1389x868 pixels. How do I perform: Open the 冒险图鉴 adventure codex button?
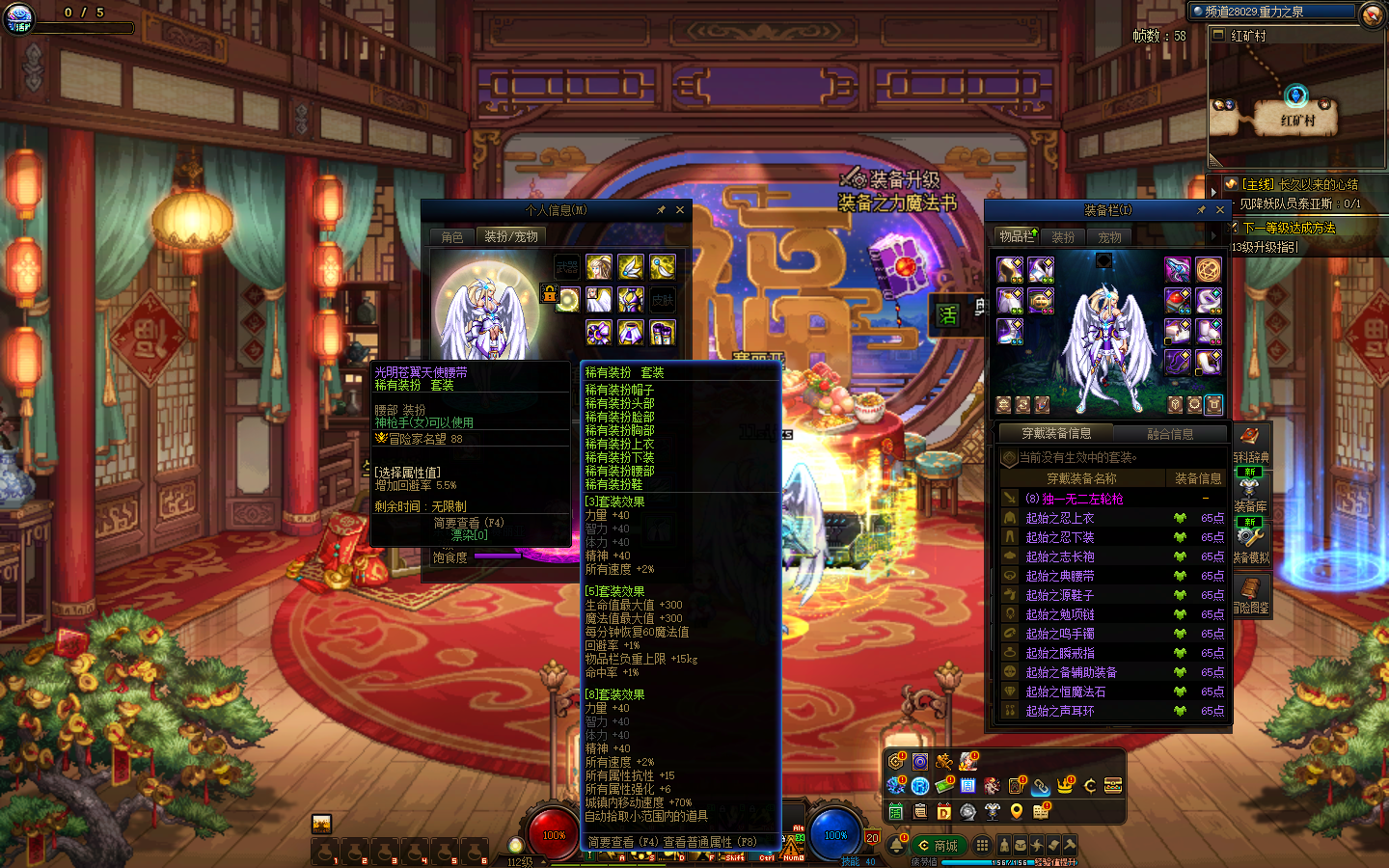click(x=1250, y=595)
